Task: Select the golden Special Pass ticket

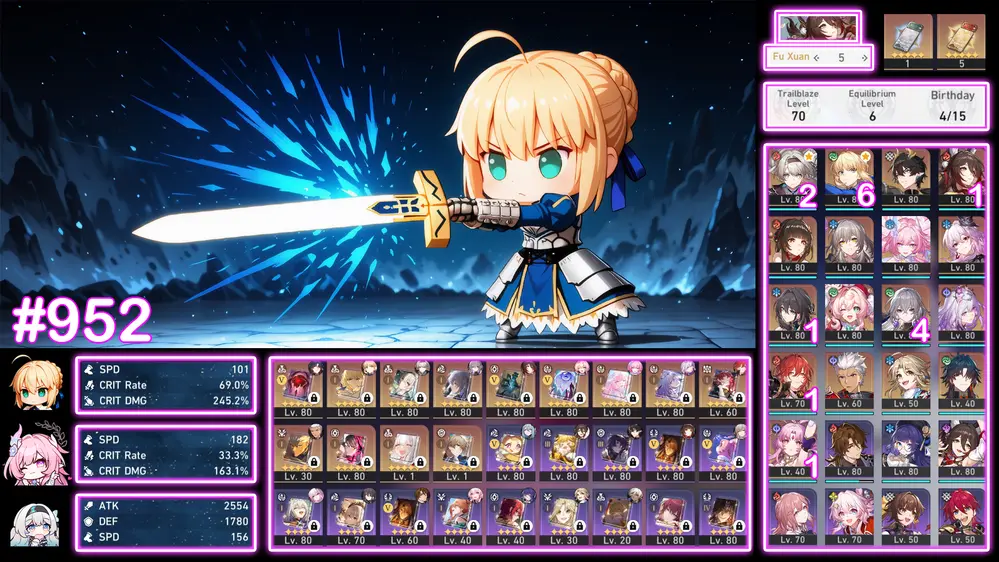Action: click(x=960, y=36)
